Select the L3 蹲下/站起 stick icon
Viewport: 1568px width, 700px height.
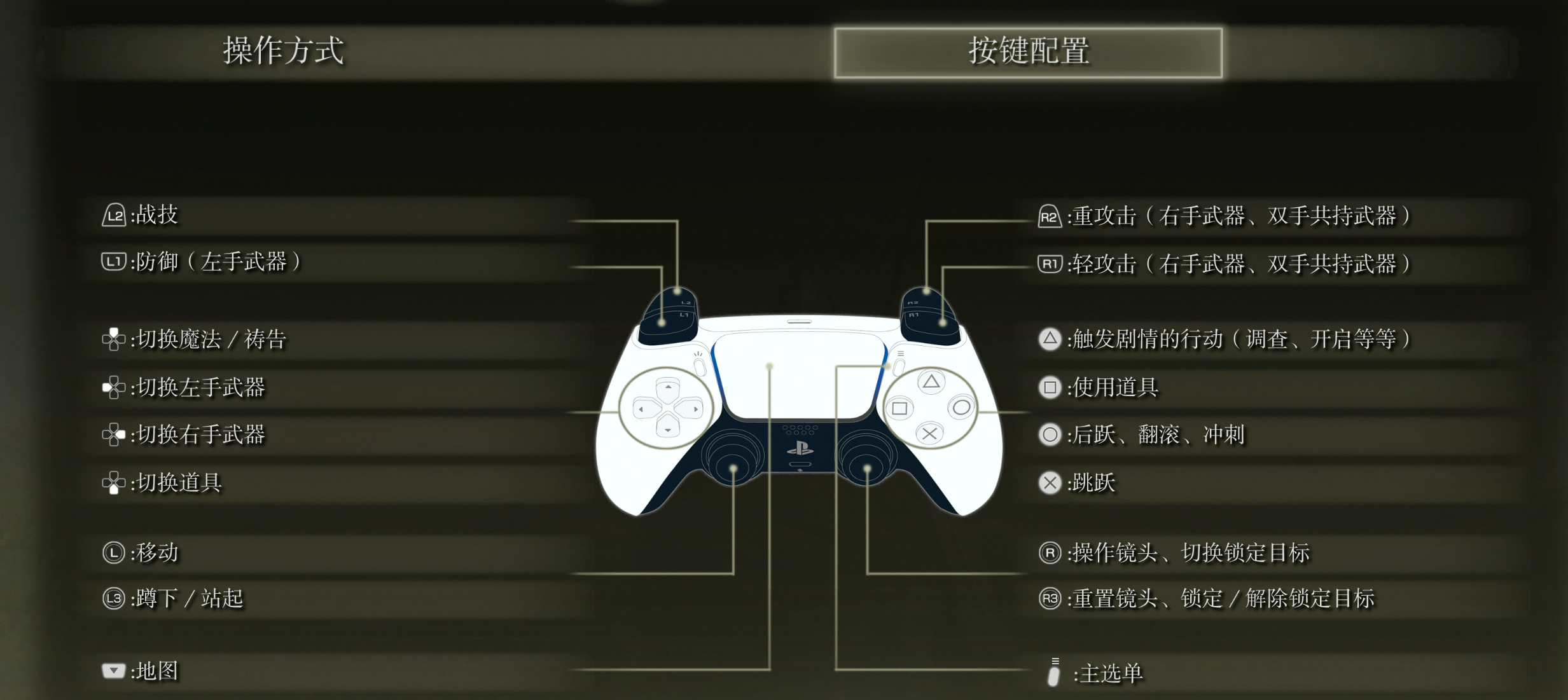coord(113,598)
